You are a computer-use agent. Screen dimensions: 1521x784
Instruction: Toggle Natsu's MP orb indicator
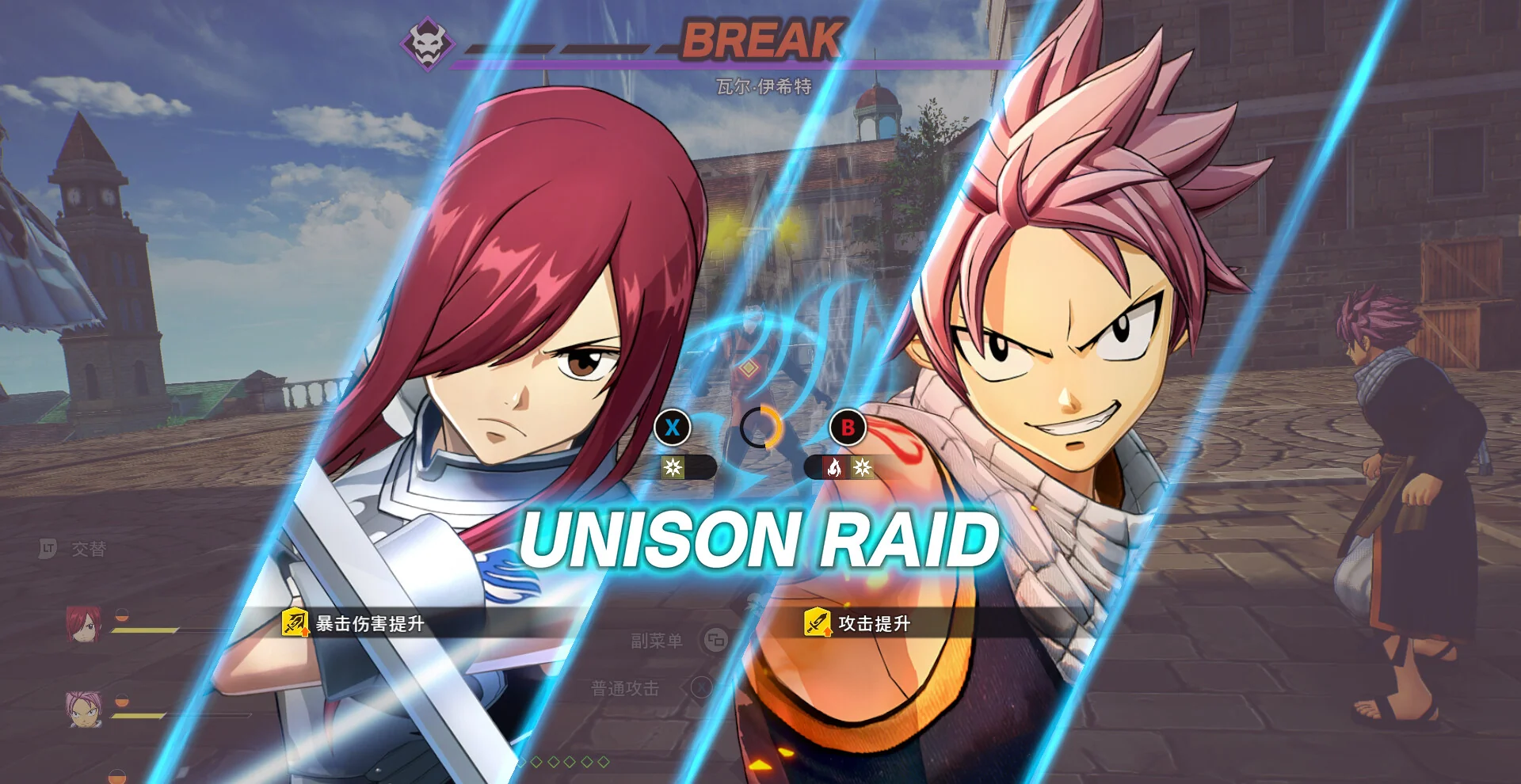pyautogui.click(x=124, y=698)
